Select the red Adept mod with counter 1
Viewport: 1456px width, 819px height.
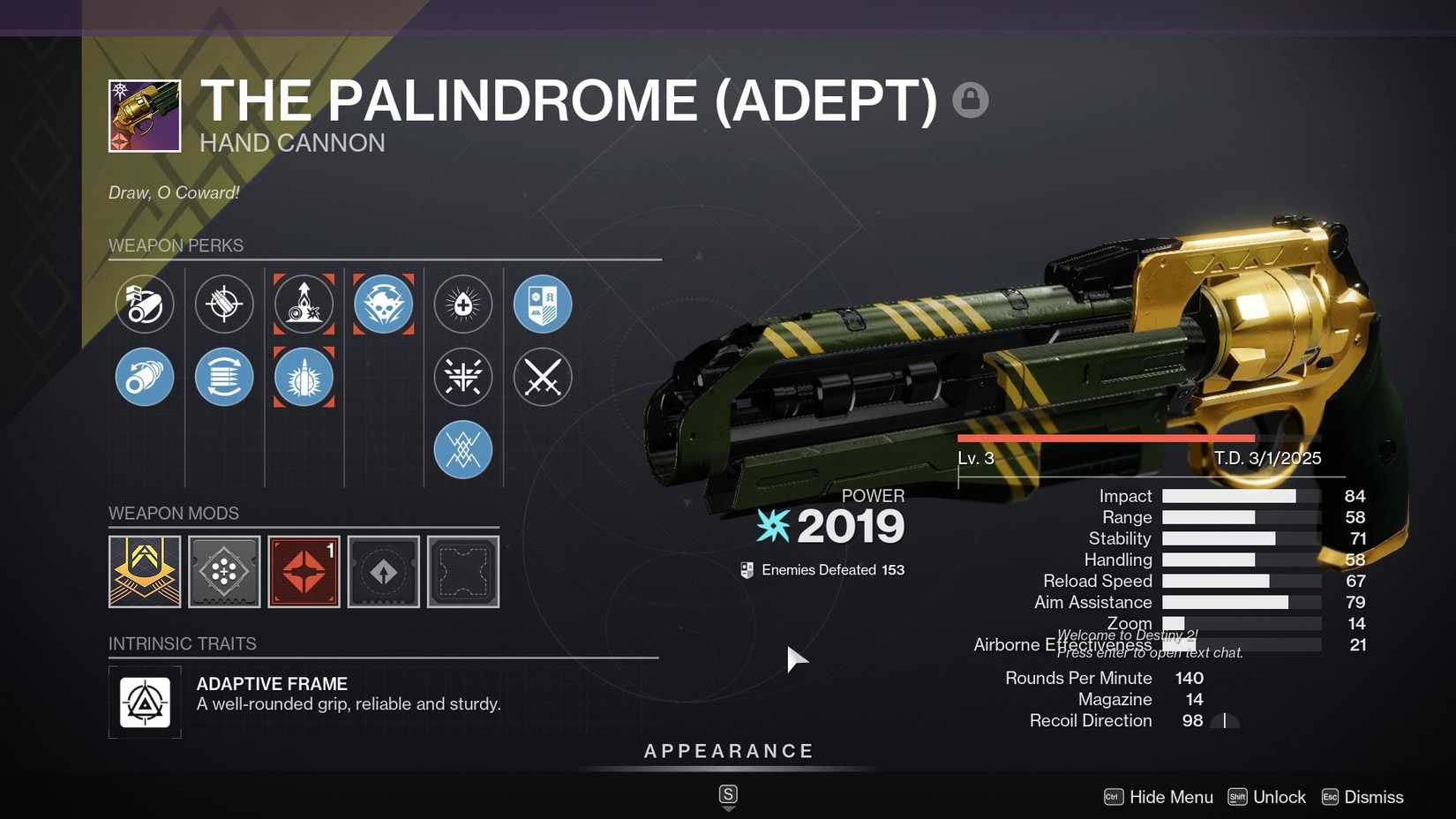304,572
